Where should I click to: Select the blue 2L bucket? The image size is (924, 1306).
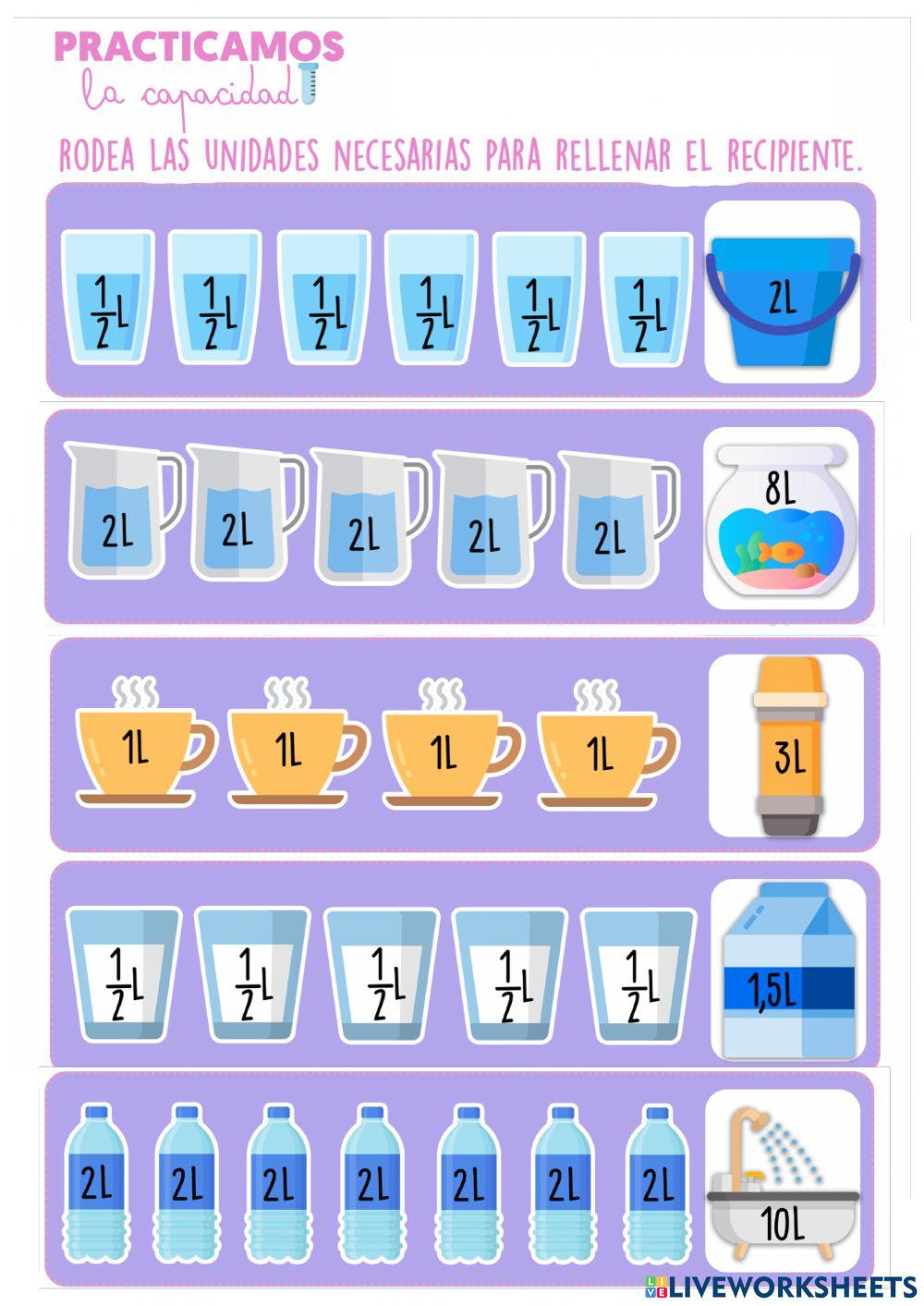782,294
